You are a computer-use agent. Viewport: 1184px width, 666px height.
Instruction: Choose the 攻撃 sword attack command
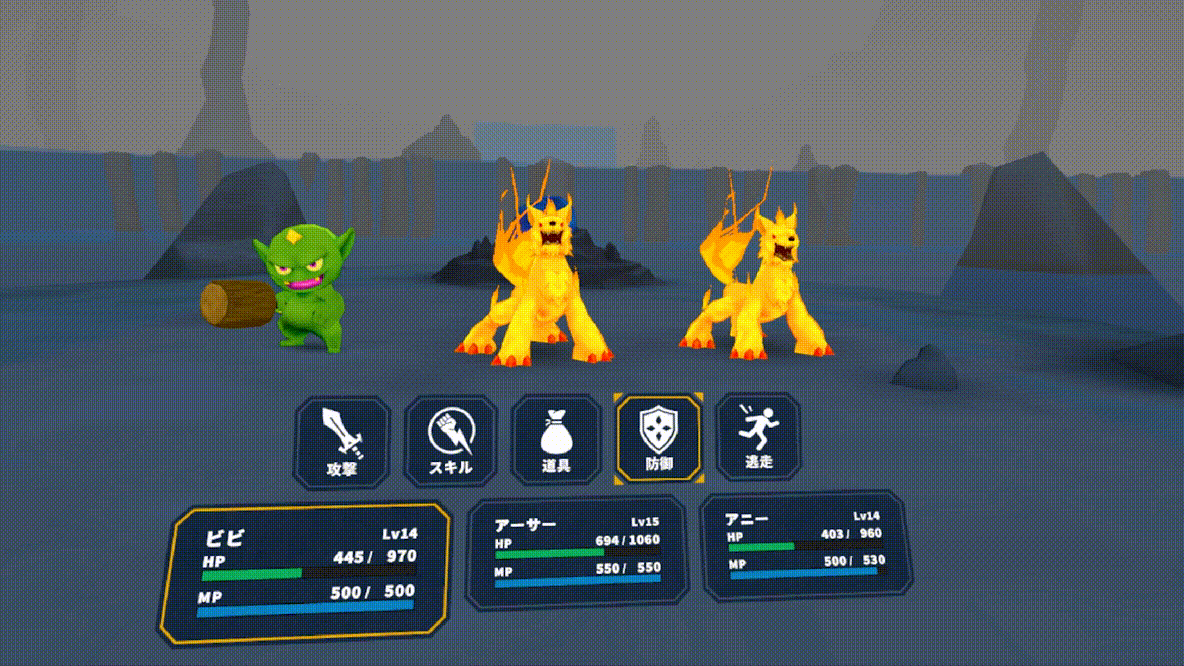342,441
